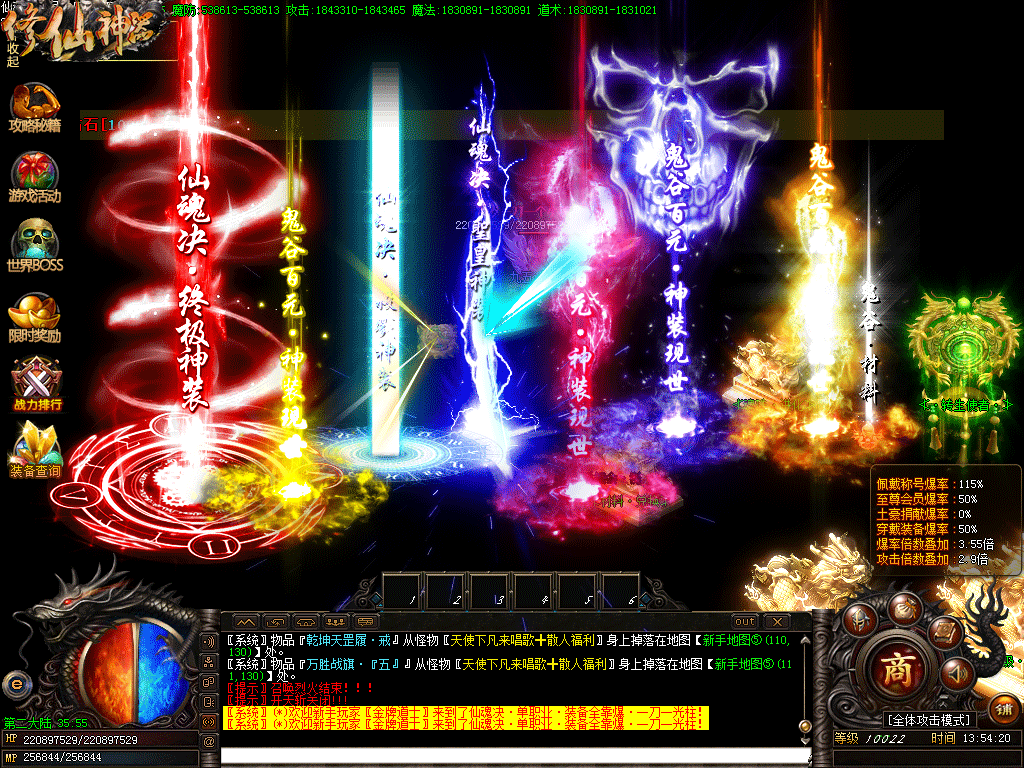The image size is (1024, 768).
Task: Toggle sound with the speaker icon
Action: coord(956,675)
